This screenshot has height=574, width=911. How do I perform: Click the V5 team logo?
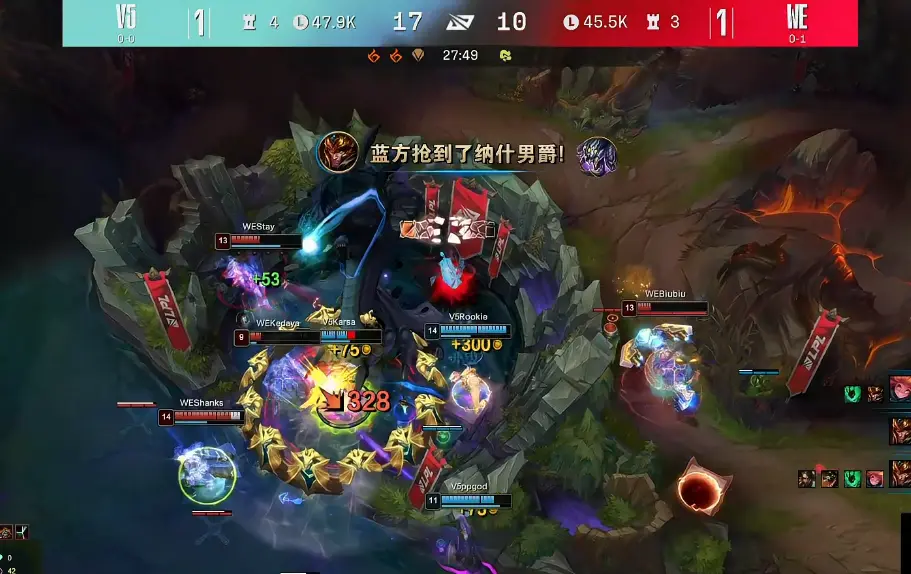tap(126, 17)
